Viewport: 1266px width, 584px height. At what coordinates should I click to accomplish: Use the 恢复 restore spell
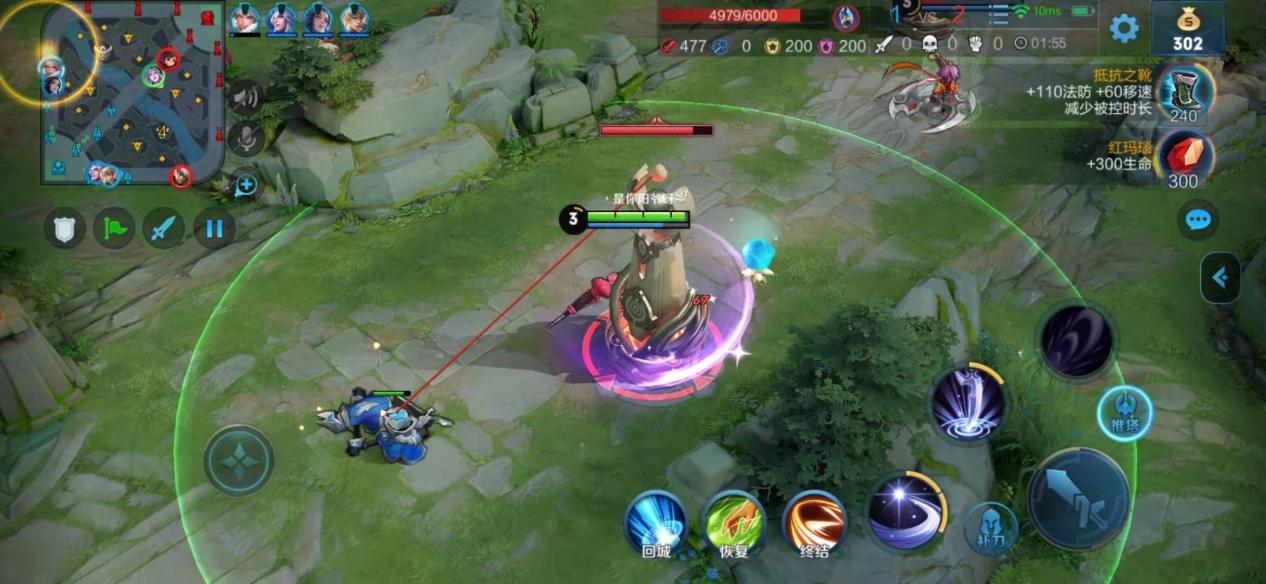(x=734, y=522)
